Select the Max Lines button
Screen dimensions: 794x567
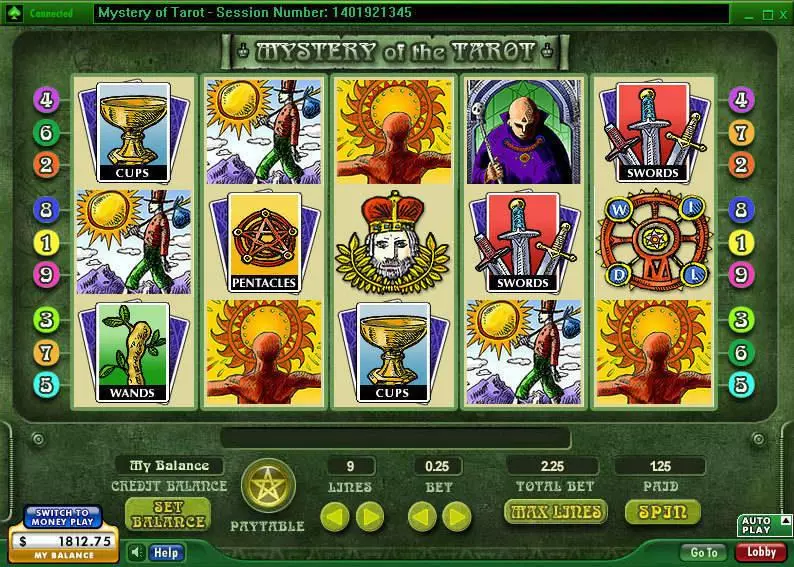tap(557, 512)
